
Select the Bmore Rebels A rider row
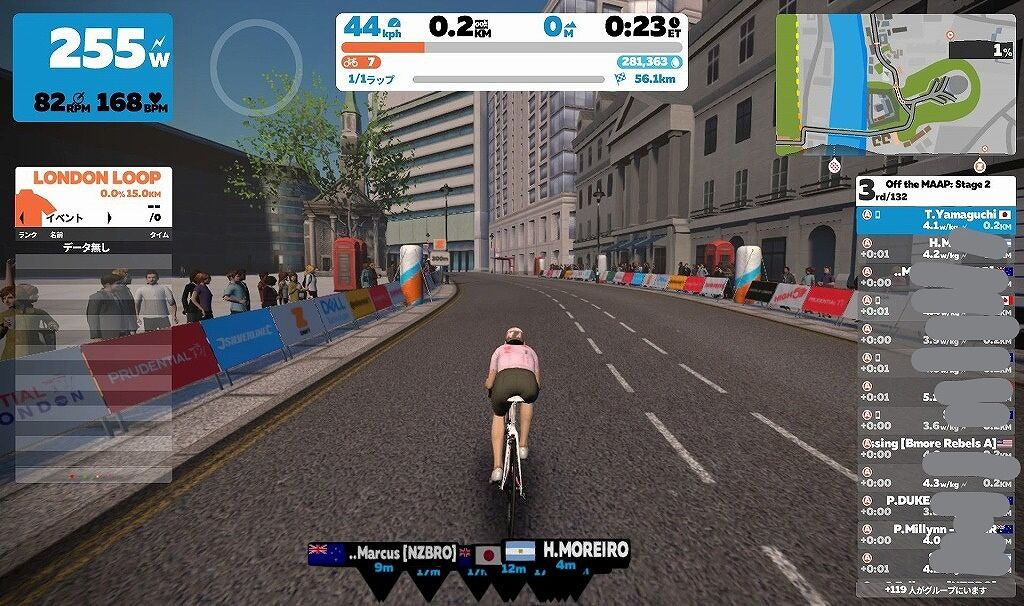(935, 443)
